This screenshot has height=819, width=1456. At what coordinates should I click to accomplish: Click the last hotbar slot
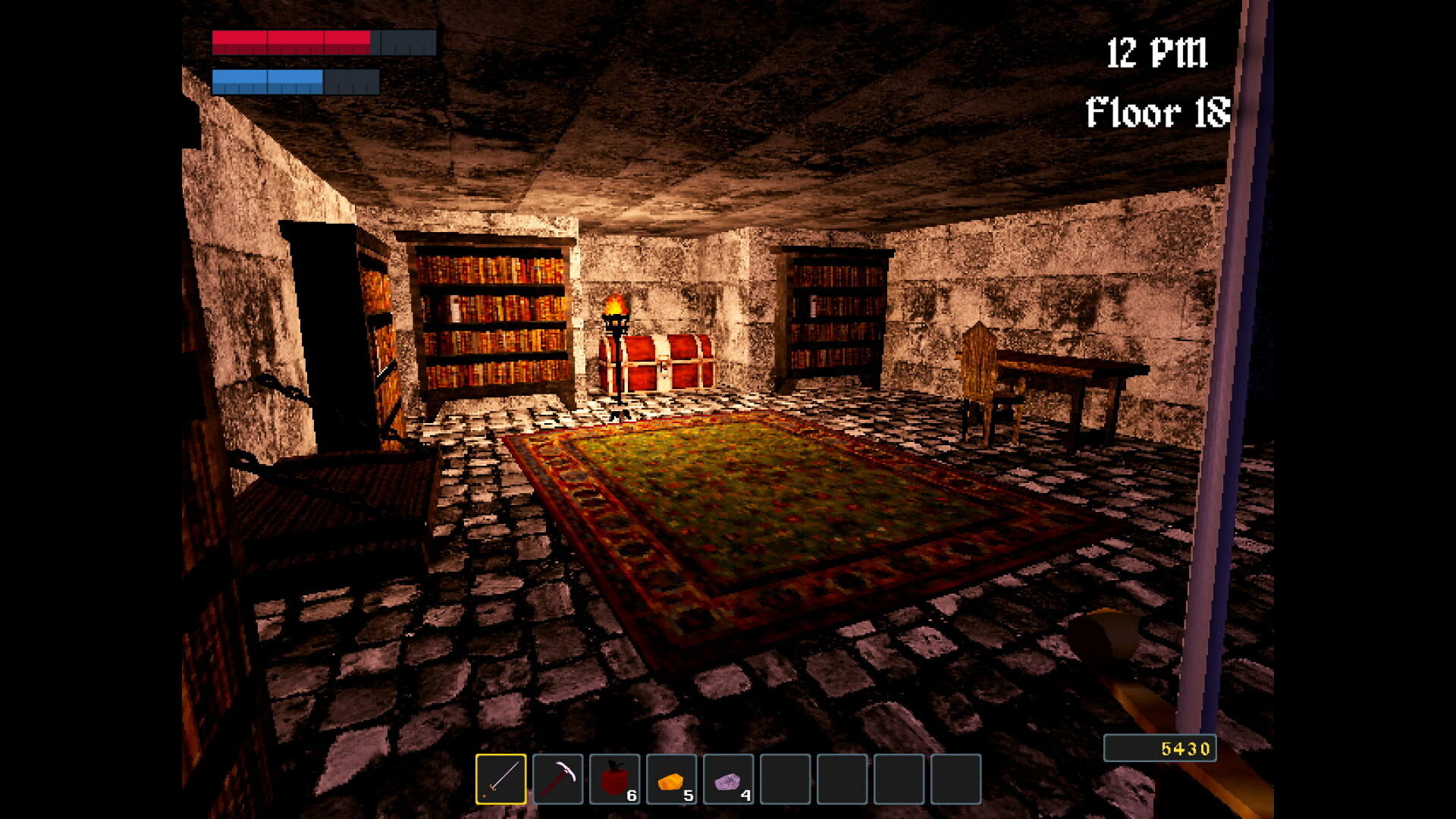pos(958,780)
